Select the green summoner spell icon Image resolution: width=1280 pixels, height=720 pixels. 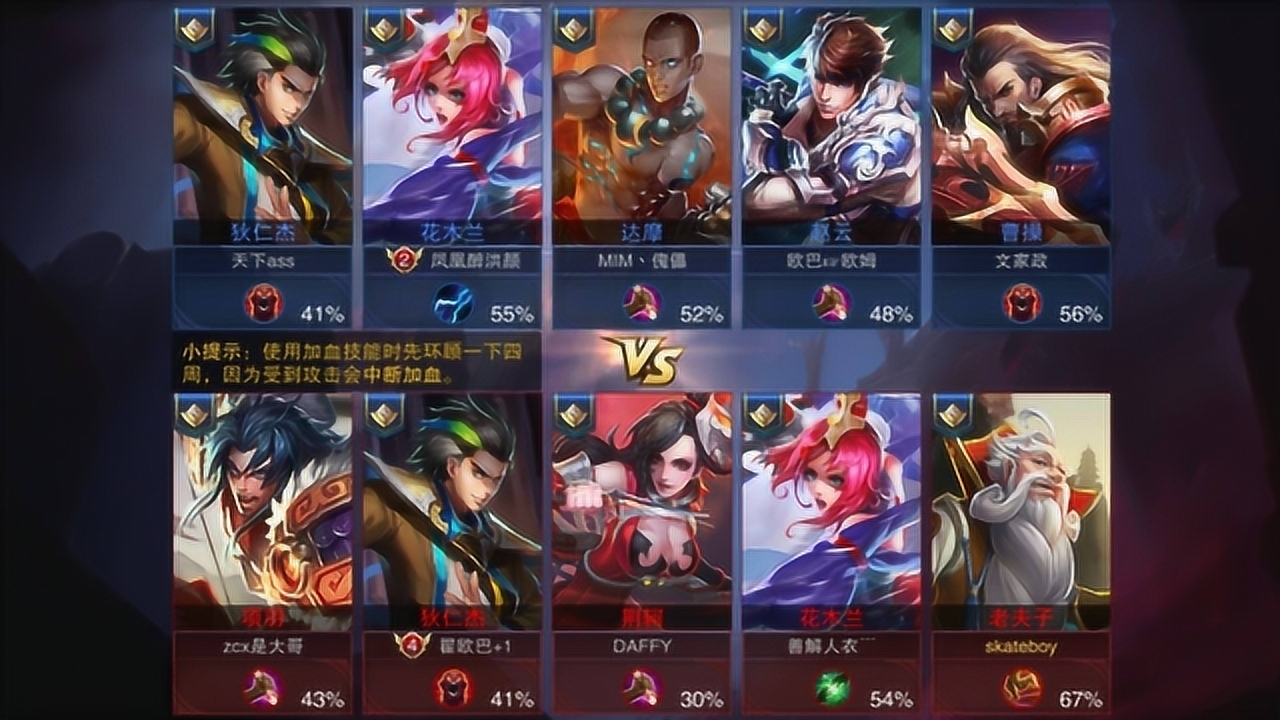tap(831, 688)
